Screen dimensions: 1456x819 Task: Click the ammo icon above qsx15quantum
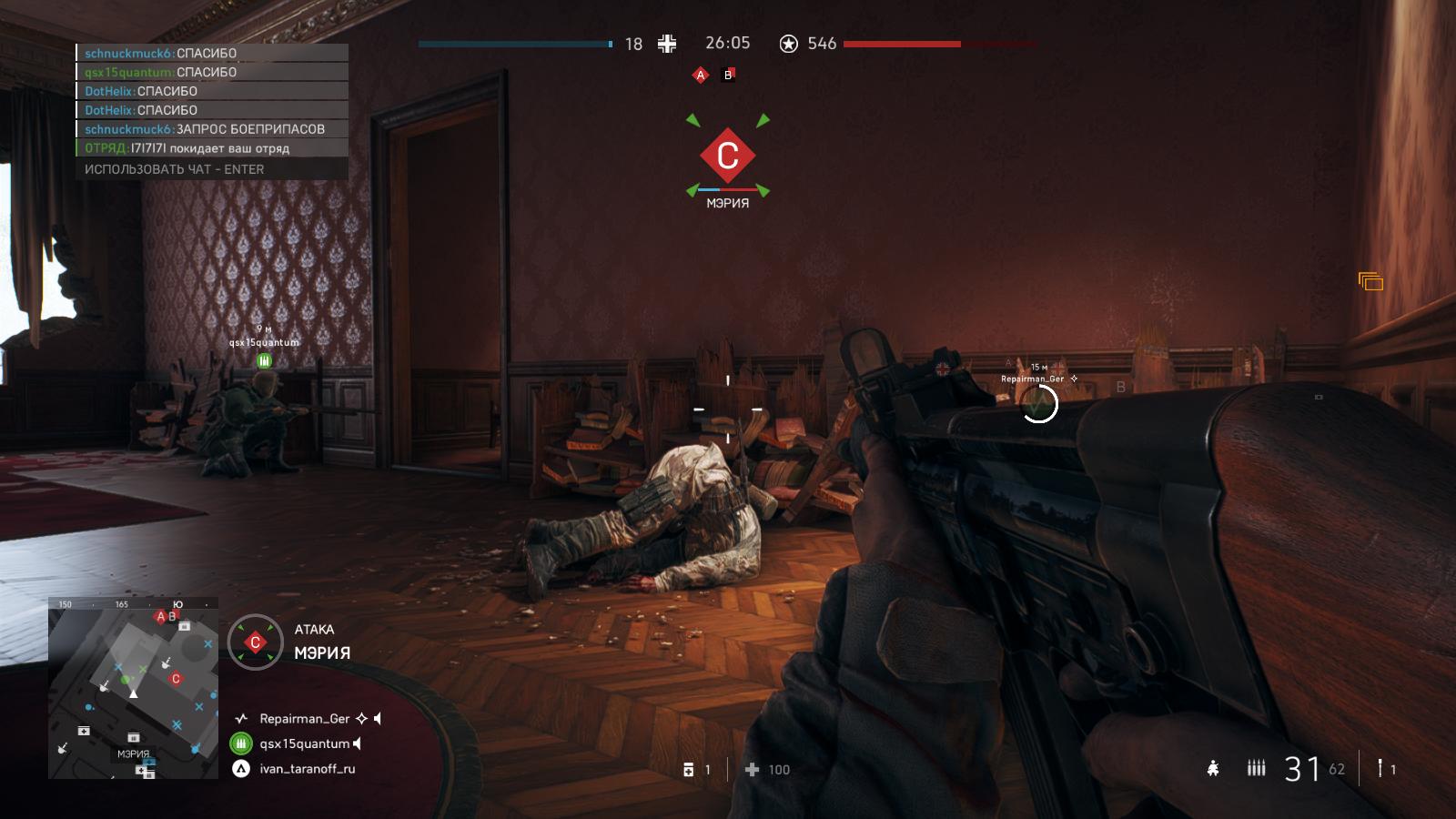pyautogui.click(x=264, y=360)
